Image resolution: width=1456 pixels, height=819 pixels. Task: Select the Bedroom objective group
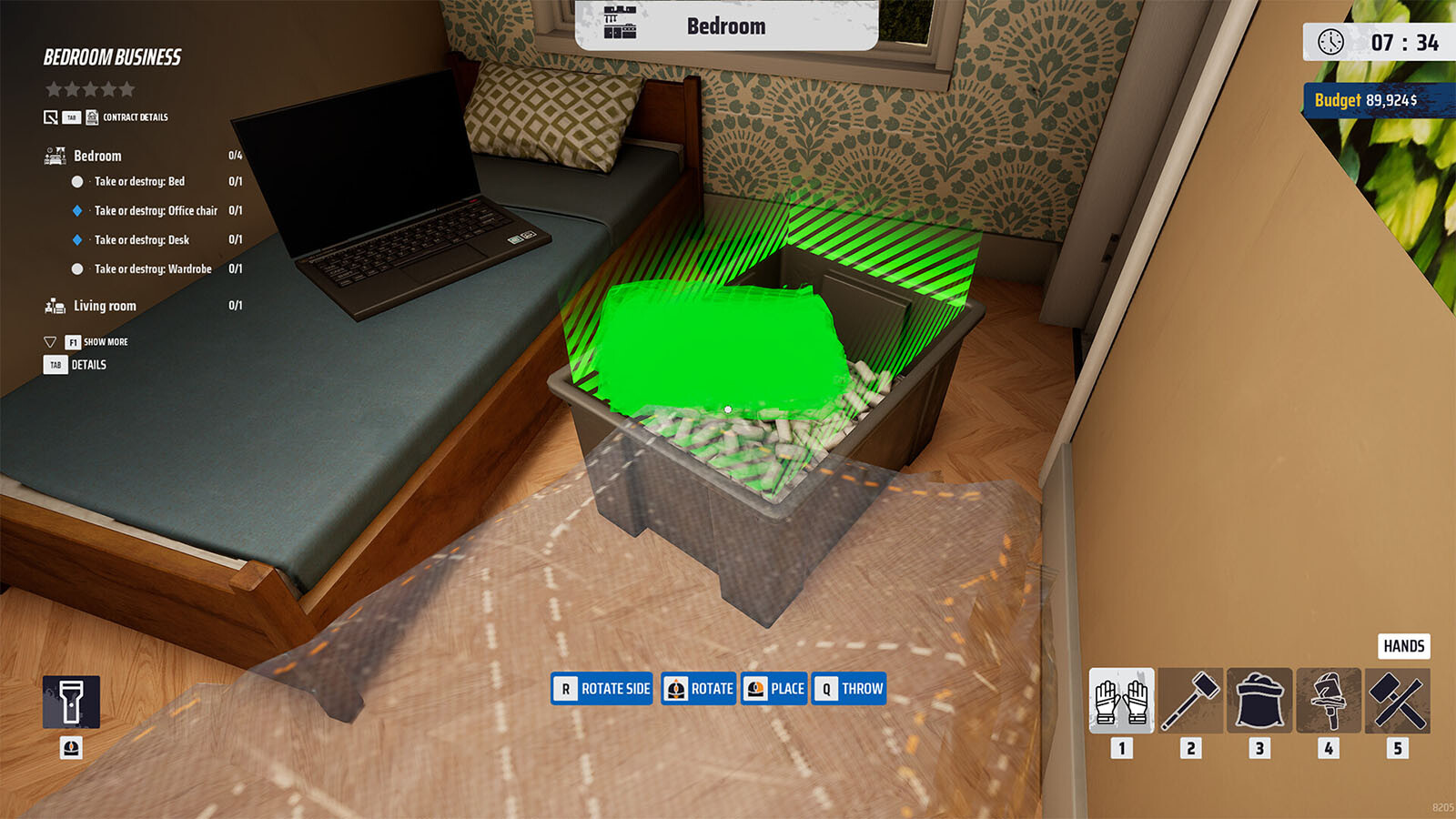click(x=97, y=156)
